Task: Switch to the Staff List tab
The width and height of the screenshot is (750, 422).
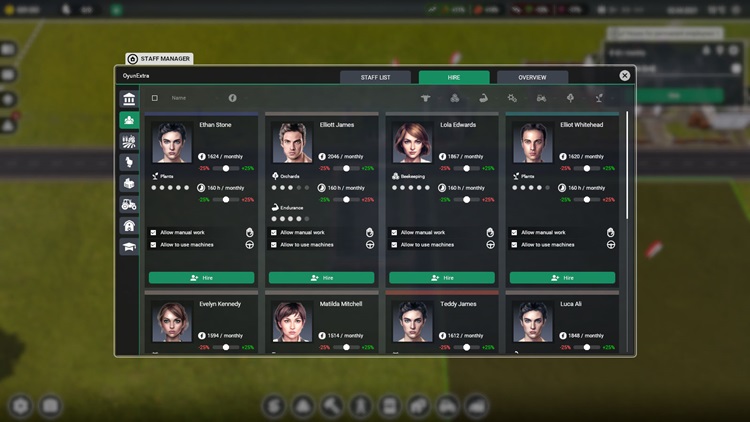Action: pos(375,77)
